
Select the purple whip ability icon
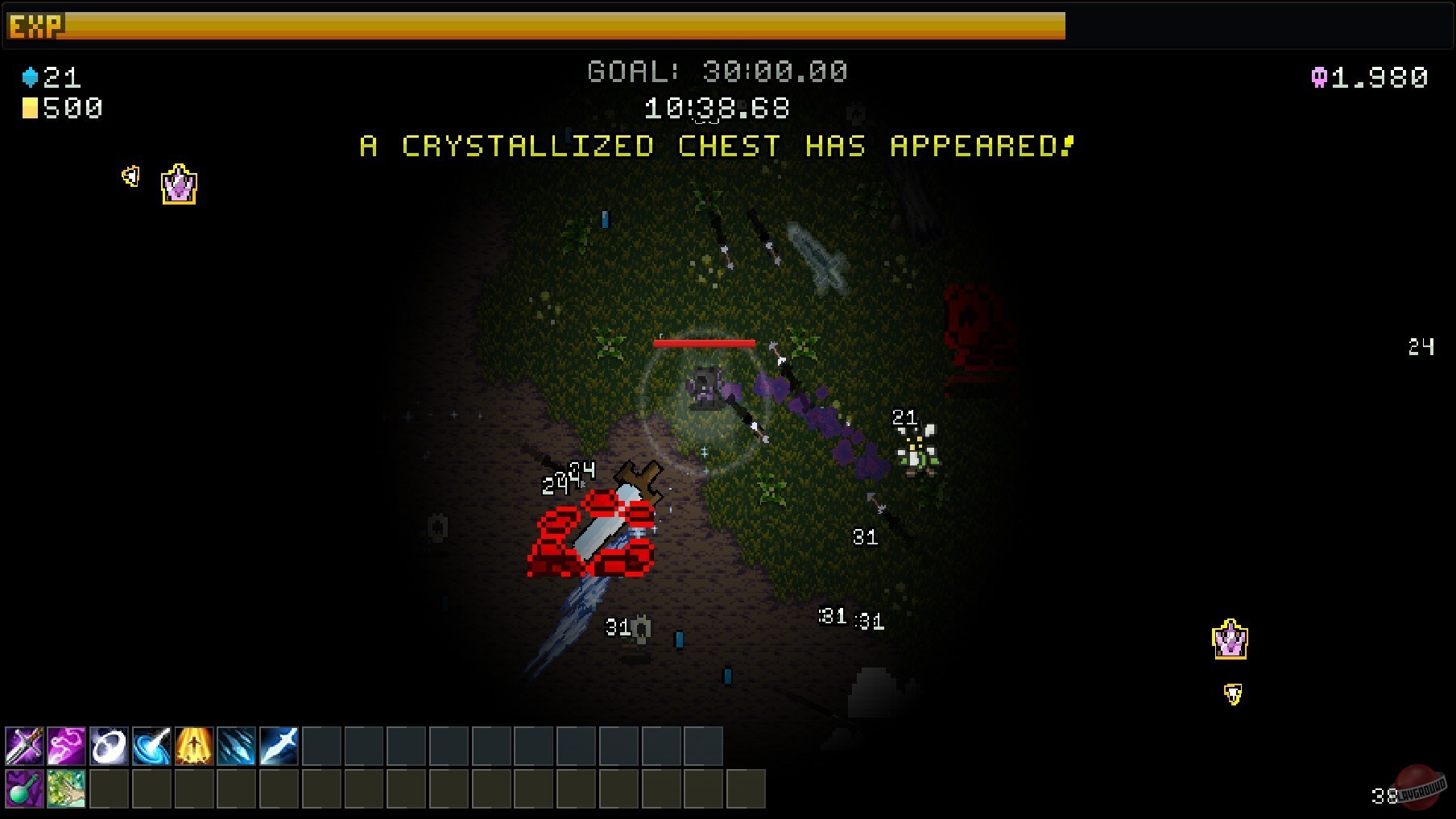coord(68,747)
